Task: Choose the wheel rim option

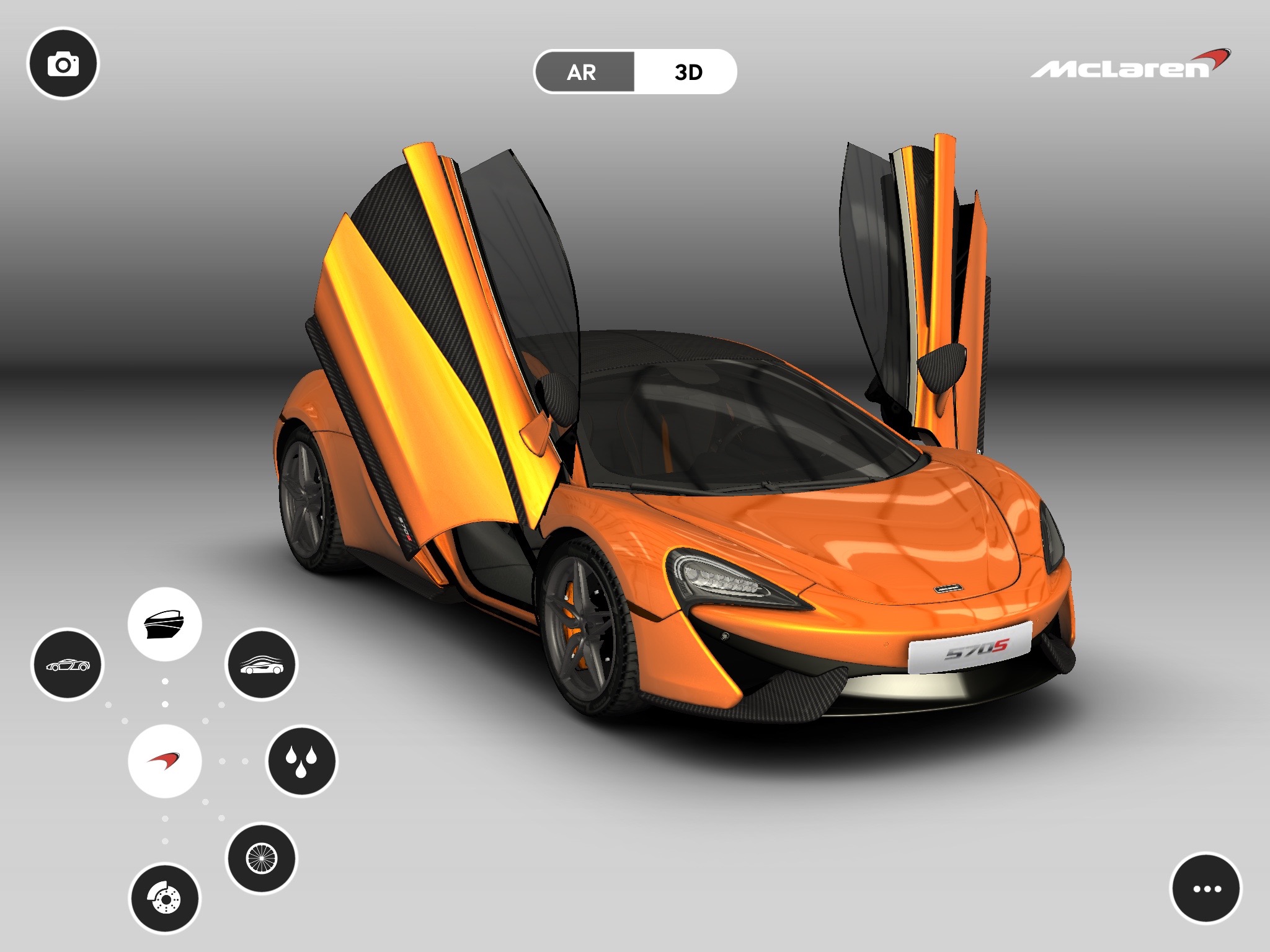Action: pos(261,858)
